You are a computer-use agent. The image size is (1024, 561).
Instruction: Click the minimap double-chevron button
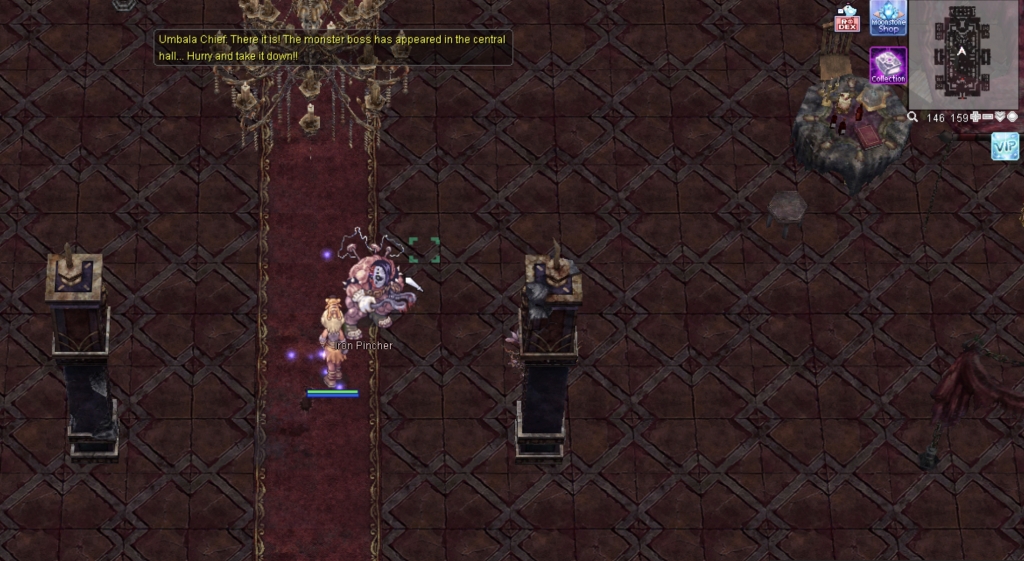tap(999, 118)
